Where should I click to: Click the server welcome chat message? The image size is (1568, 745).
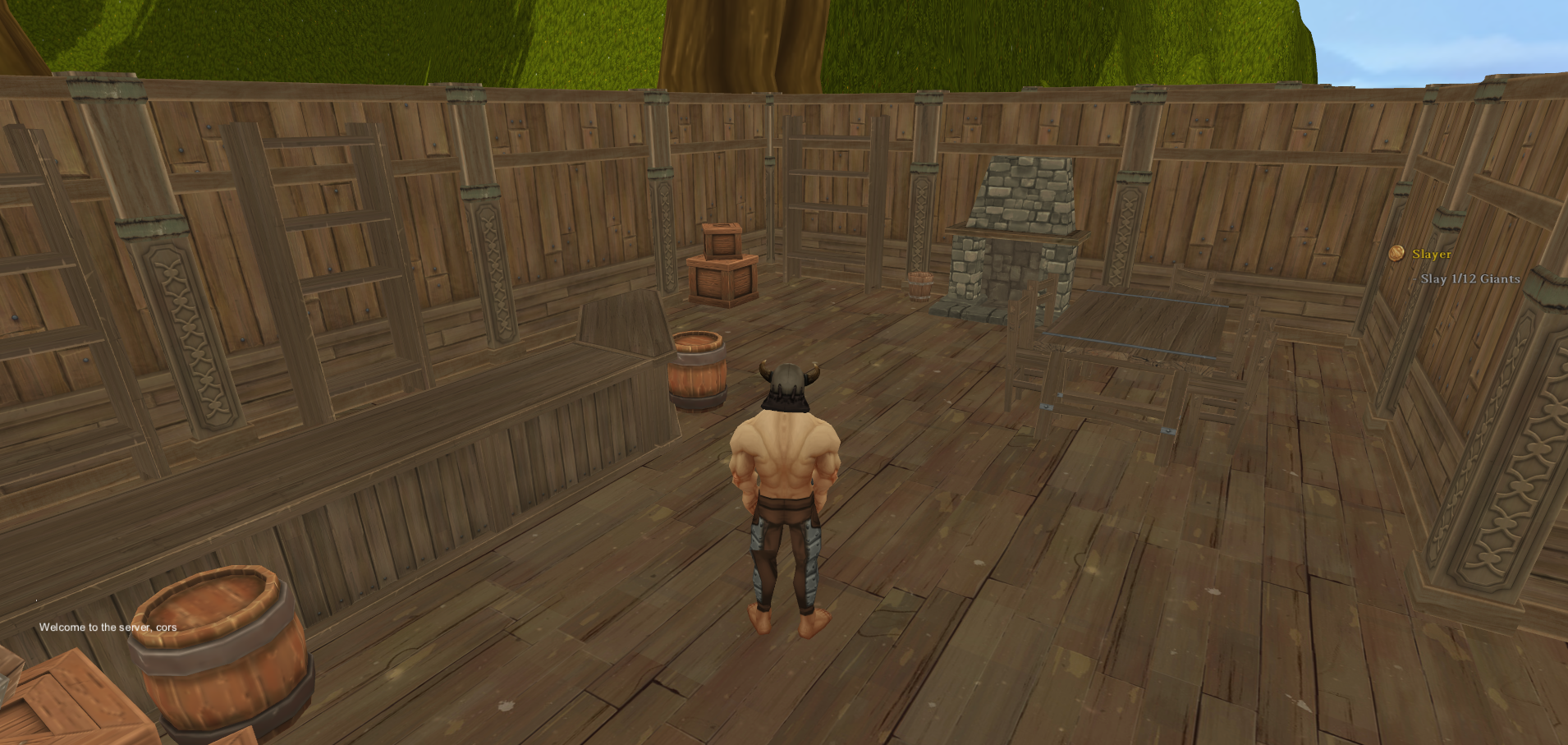pos(108,628)
